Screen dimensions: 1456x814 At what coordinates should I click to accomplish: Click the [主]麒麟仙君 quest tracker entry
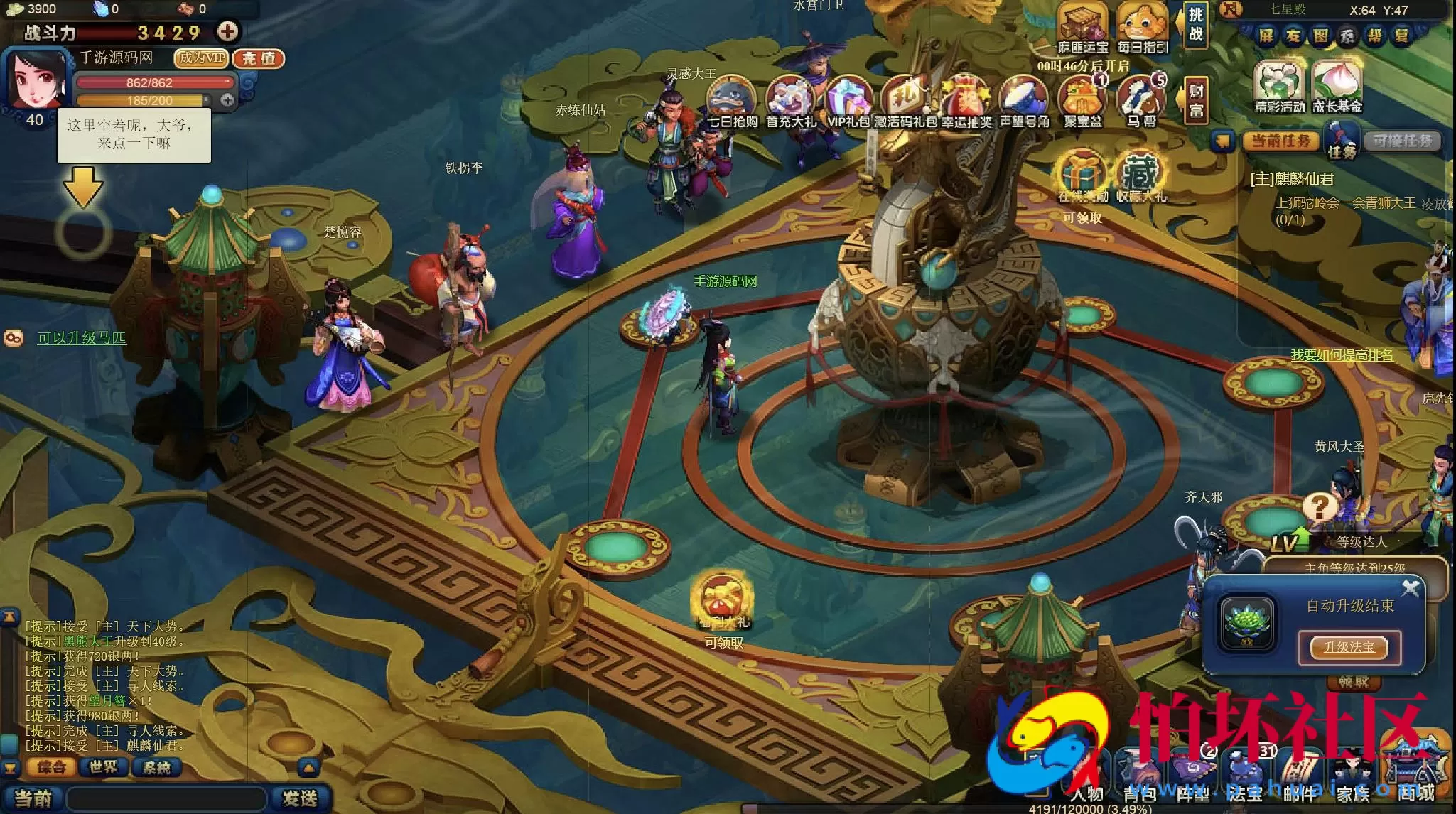(1292, 179)
